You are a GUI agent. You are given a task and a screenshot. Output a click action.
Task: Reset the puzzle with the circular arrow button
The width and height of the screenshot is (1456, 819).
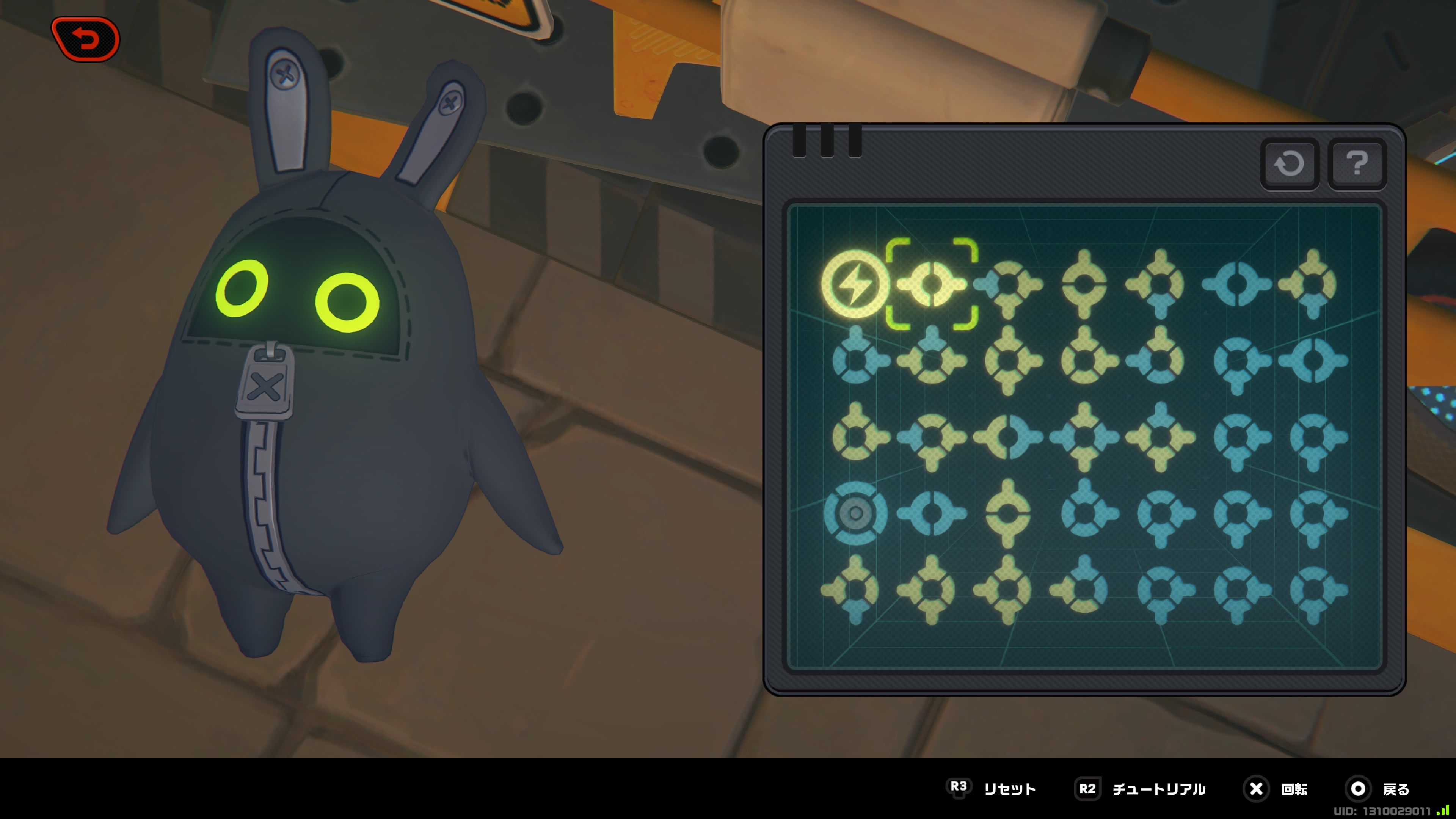pos(1289,164)
